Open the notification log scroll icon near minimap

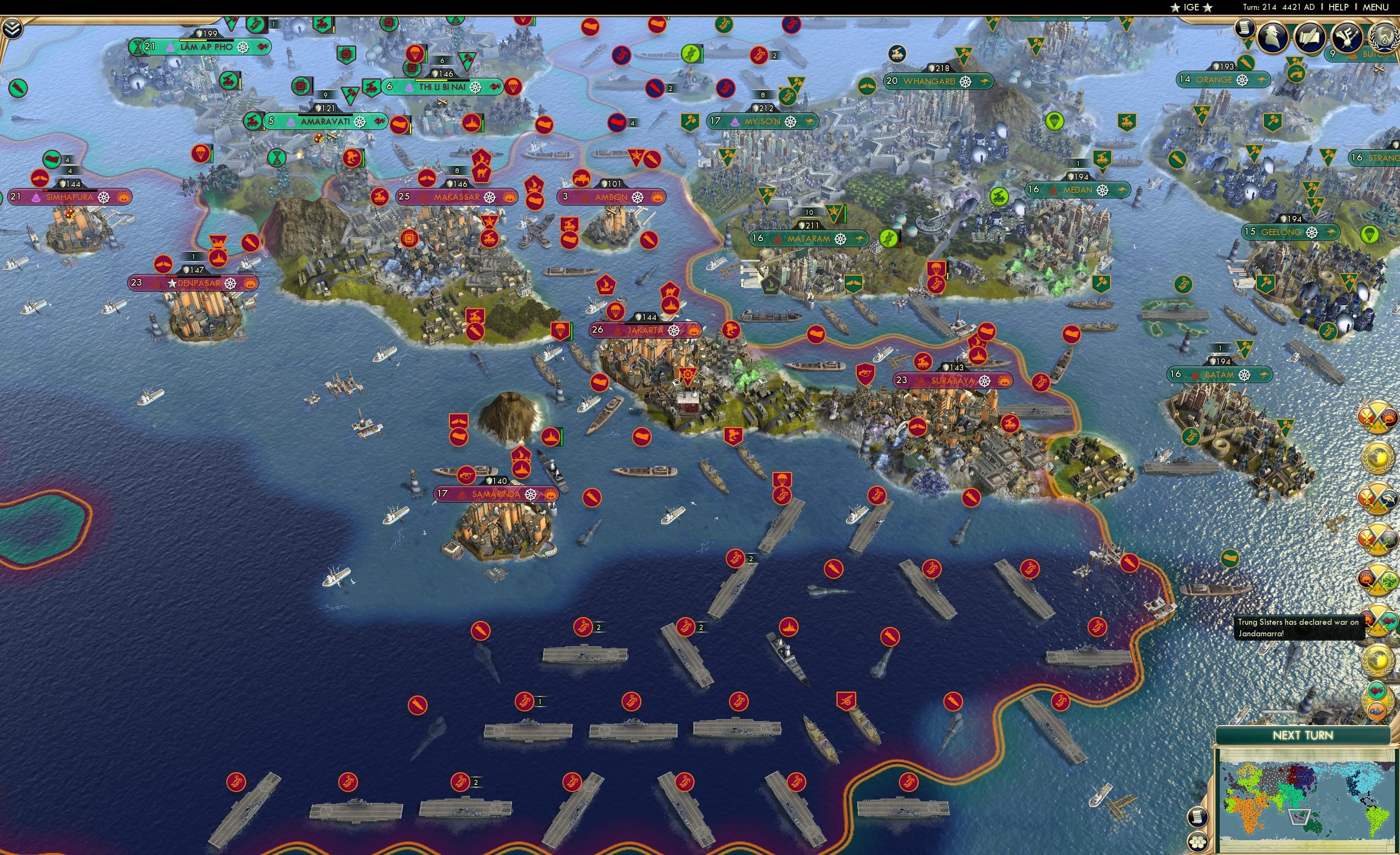click(x=1198, y=818)
